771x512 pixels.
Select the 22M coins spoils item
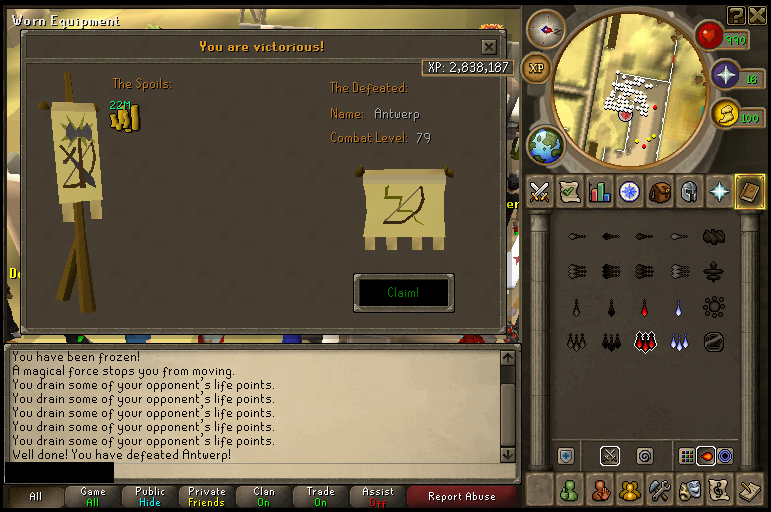(125, 119)
